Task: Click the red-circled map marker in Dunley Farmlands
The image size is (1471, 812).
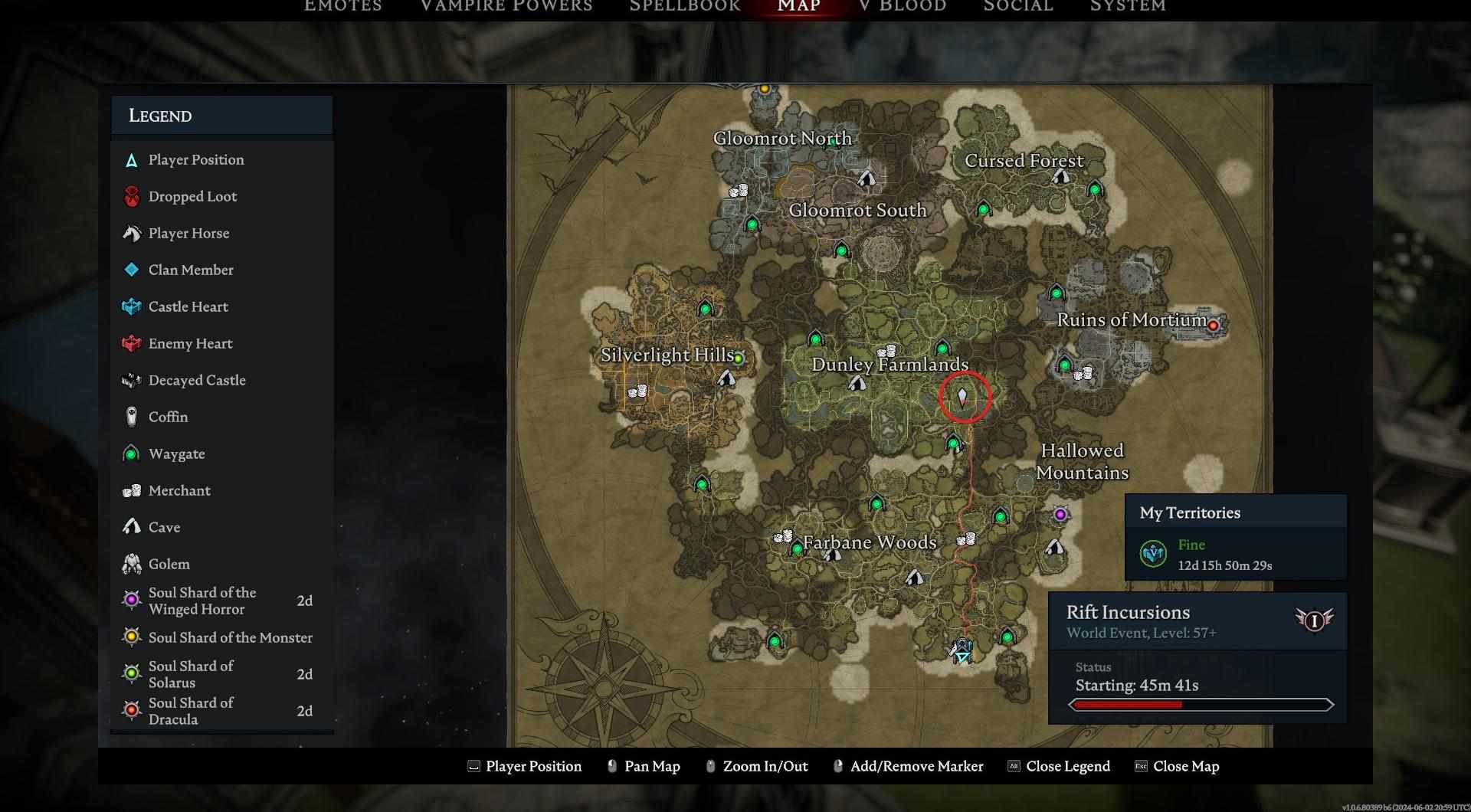Action: (963, 397)
